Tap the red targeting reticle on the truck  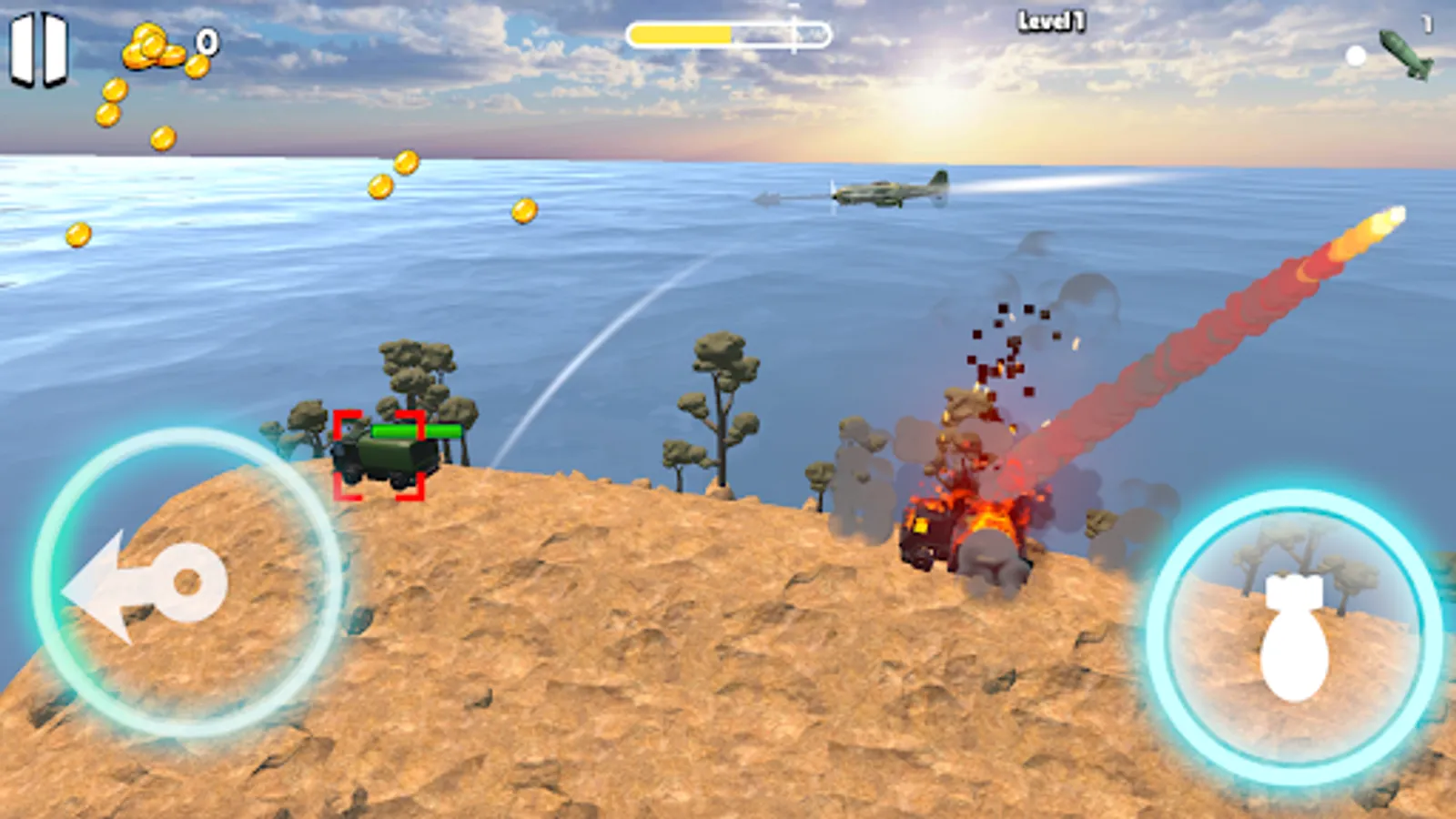click(380, 455)
